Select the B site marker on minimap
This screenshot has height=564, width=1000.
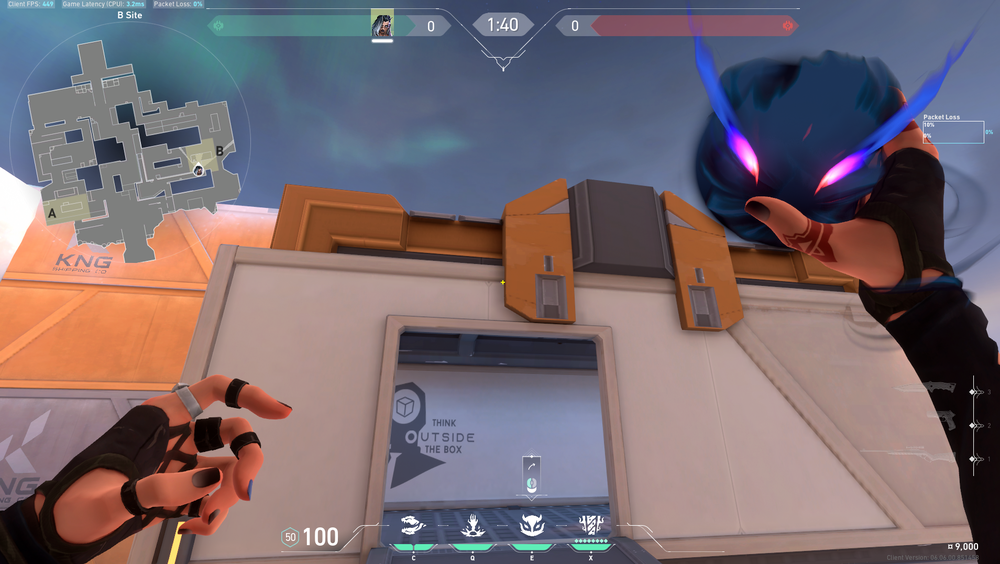219,150
